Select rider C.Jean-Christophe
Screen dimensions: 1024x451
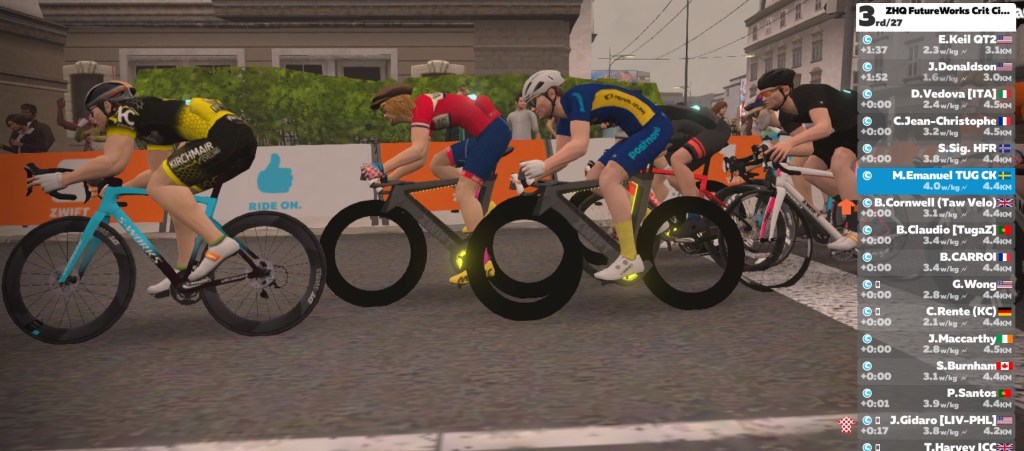click(x=937, y=125)
